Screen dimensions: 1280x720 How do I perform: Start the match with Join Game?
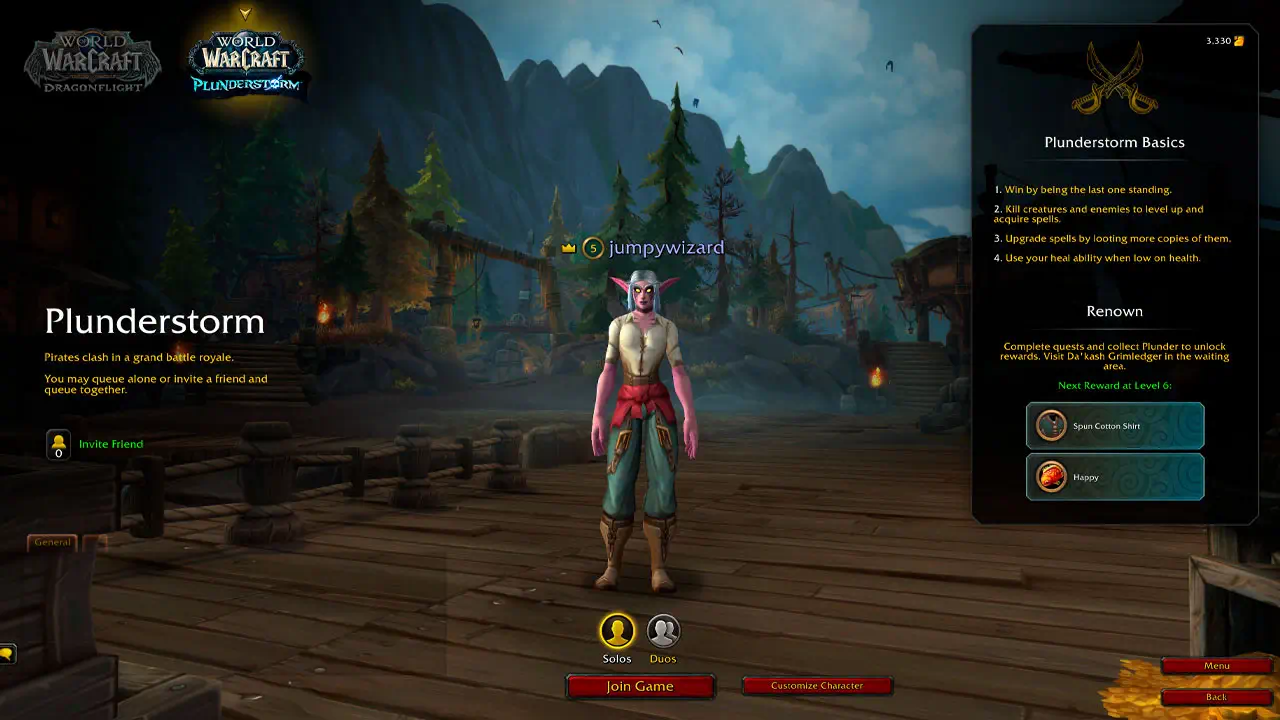click(x=640, y=686)
